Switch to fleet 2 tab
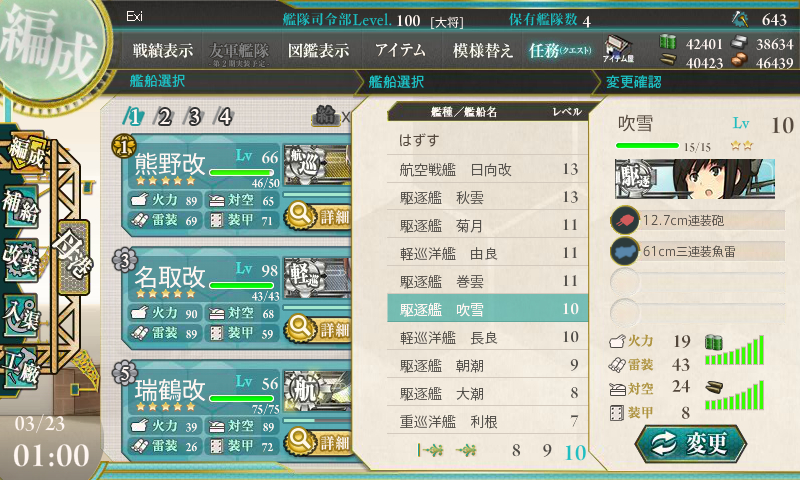Screen dimensions: 802x480 click(165, 116)
